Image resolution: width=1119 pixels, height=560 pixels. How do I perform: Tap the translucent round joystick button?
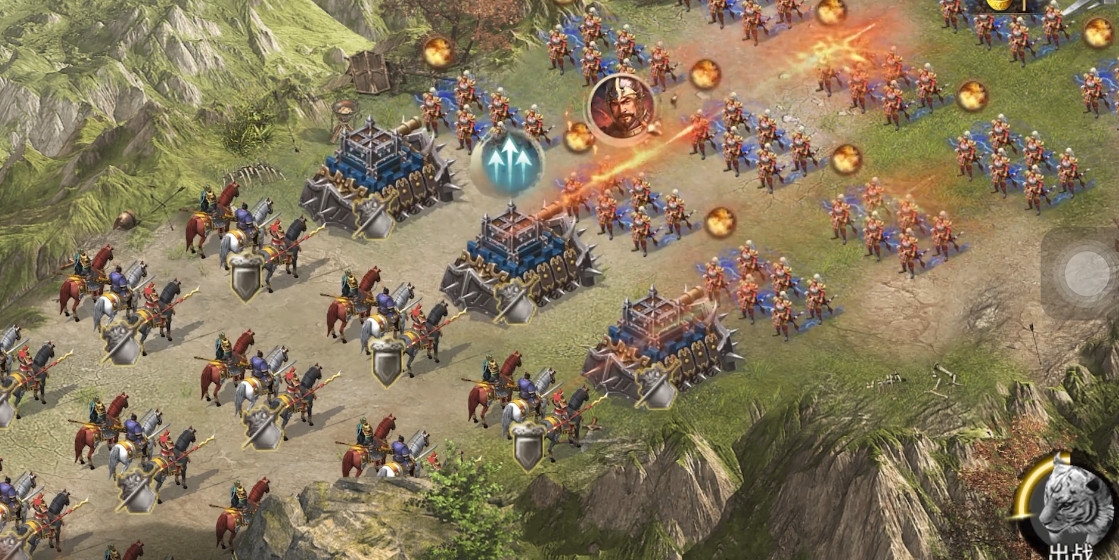click(1083, 272)
